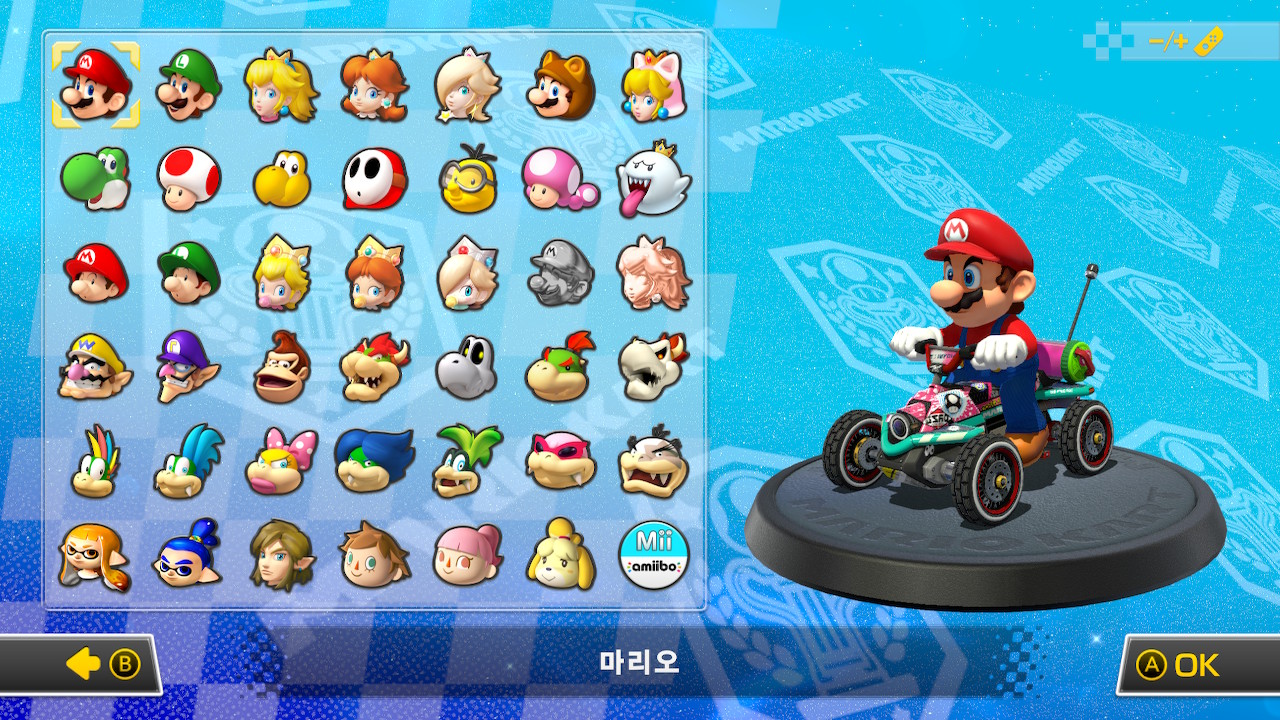Pick Wario in the yellow cap
This screenshot has width=1280, height=720.
pyautogui.click(x=95, y=366)
